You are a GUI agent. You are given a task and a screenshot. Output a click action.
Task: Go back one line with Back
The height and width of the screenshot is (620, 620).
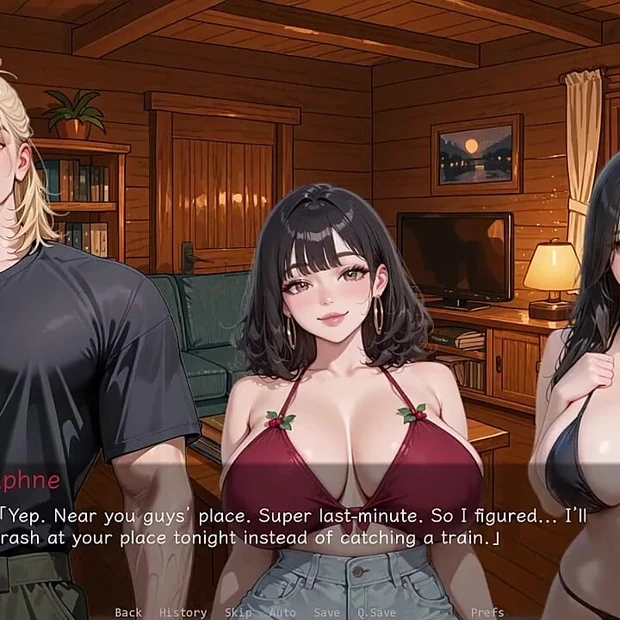(x=128, y=612)
